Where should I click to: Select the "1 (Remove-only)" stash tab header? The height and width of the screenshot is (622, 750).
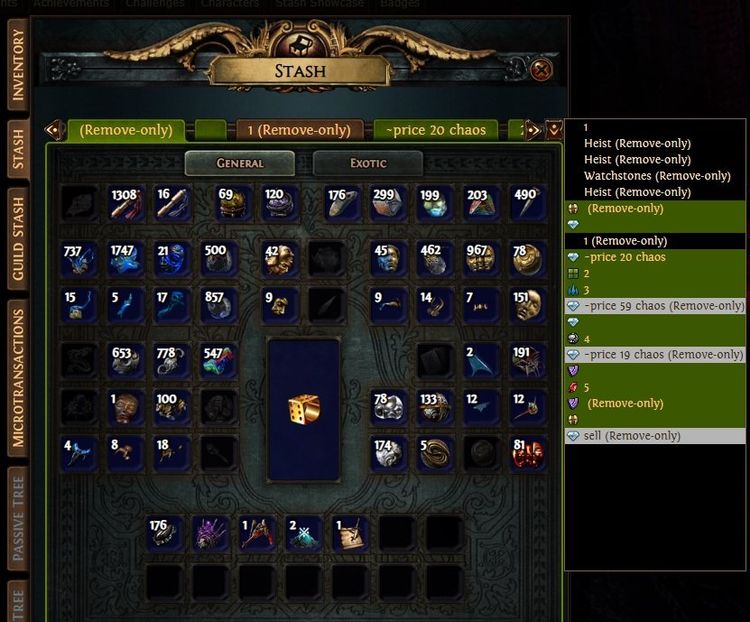point(299,130)
